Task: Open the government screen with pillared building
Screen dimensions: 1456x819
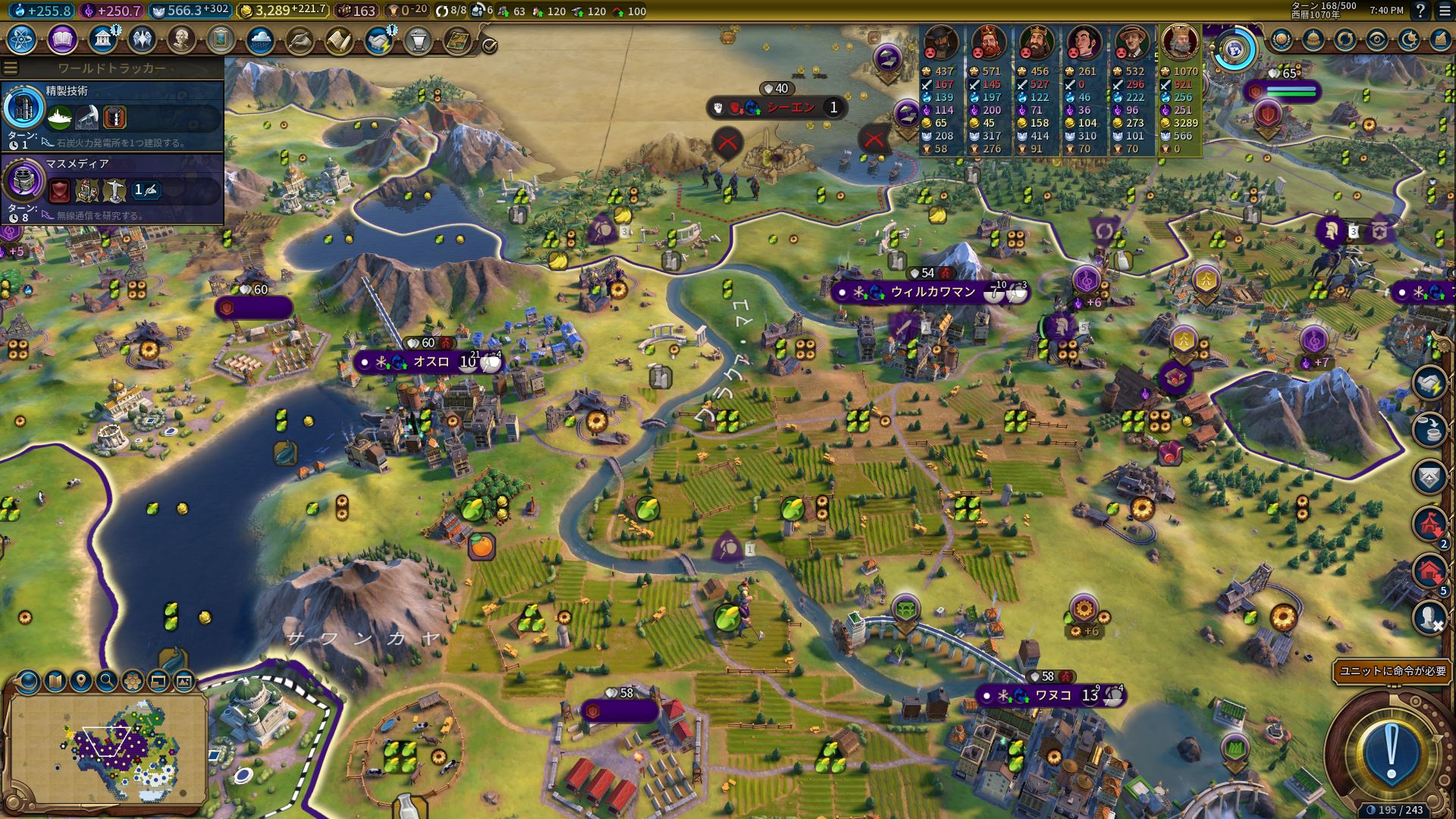Action: tap(102, 39)
